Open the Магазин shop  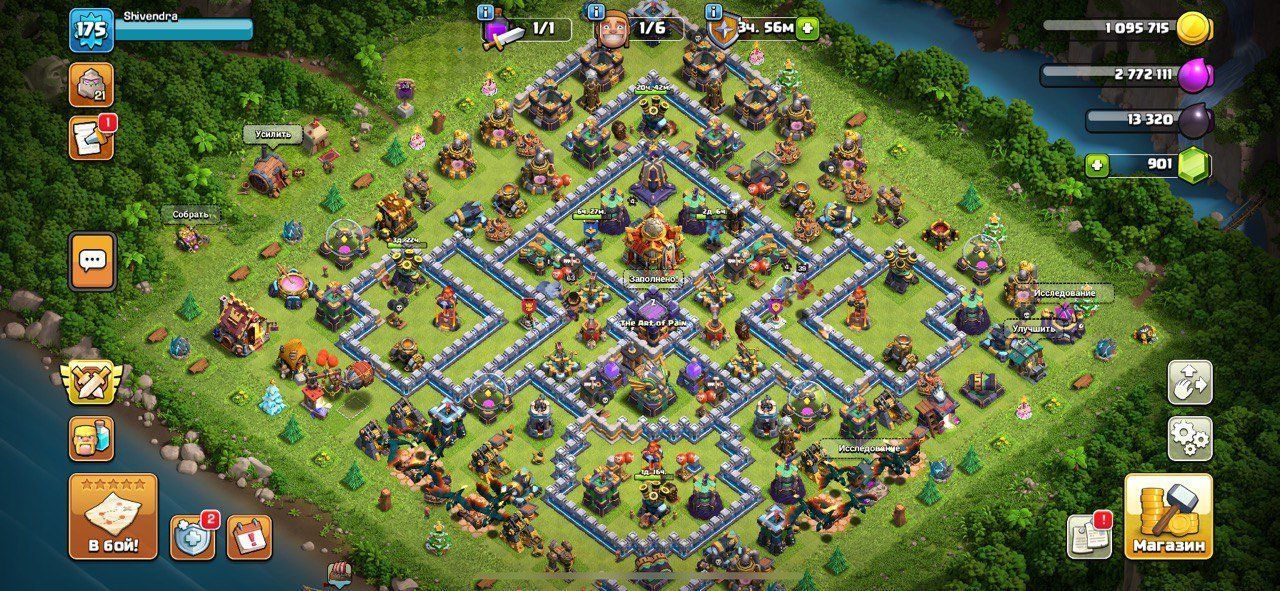coord(1168,516)
